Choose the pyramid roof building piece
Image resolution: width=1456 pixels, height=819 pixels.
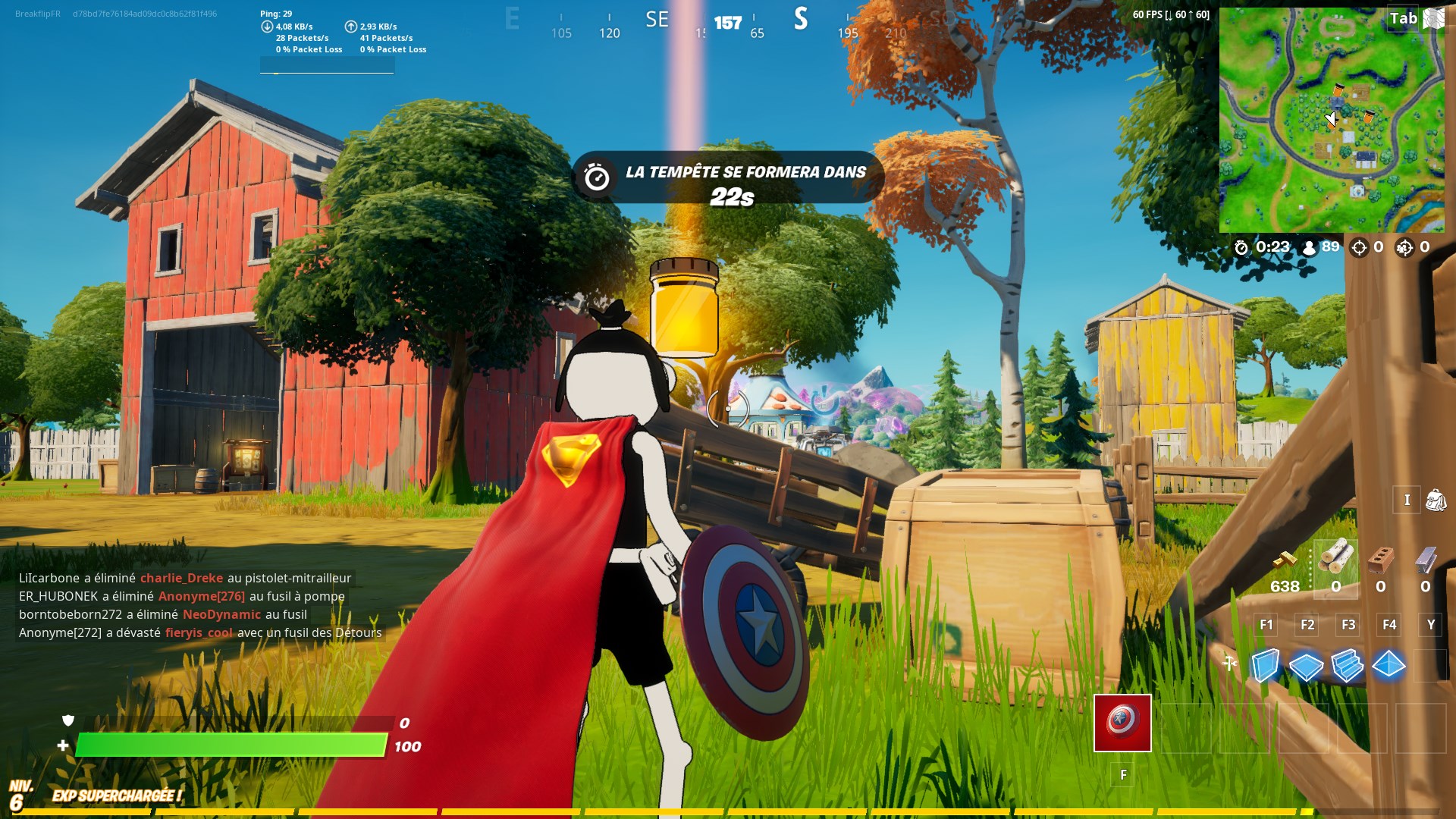1389,665
